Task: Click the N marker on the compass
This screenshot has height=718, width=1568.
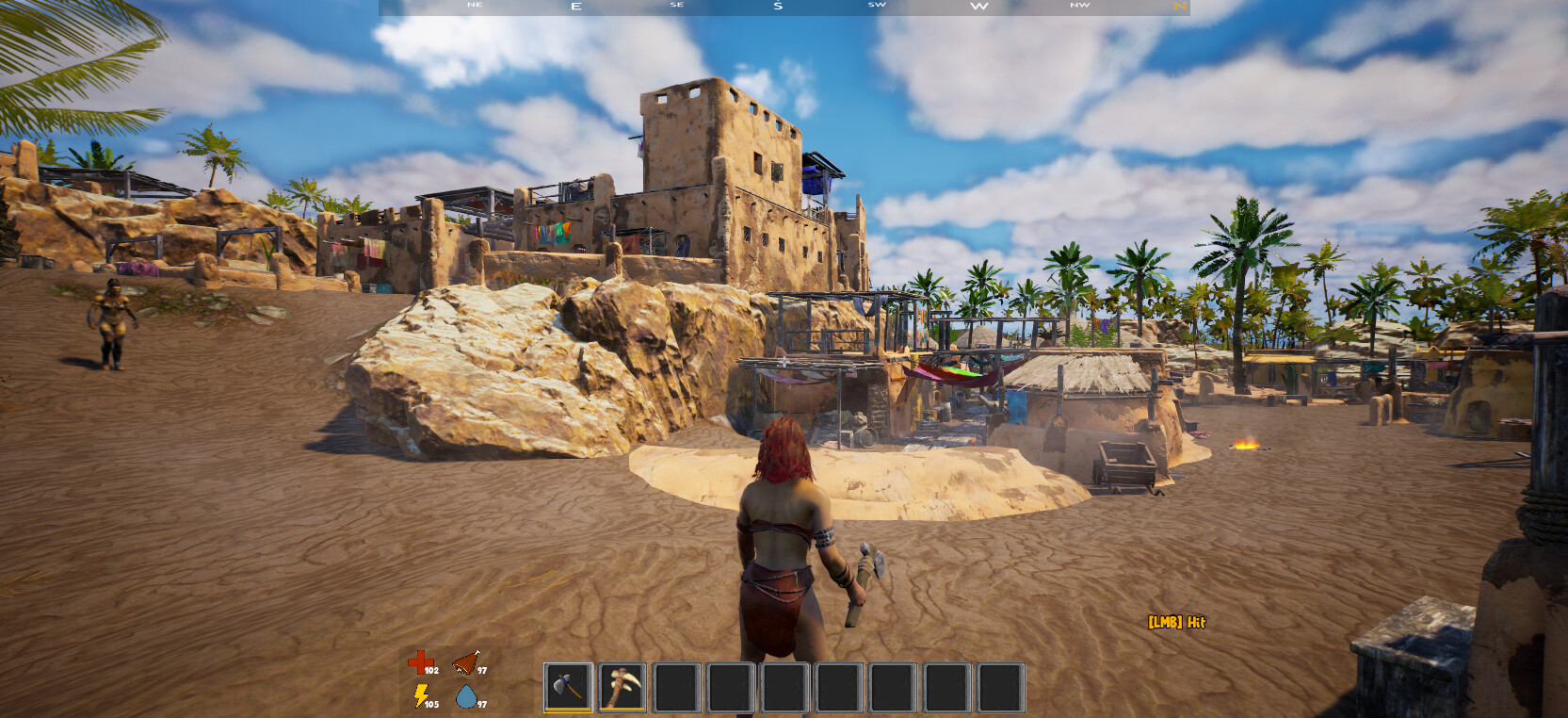Action: point(1180,7)
